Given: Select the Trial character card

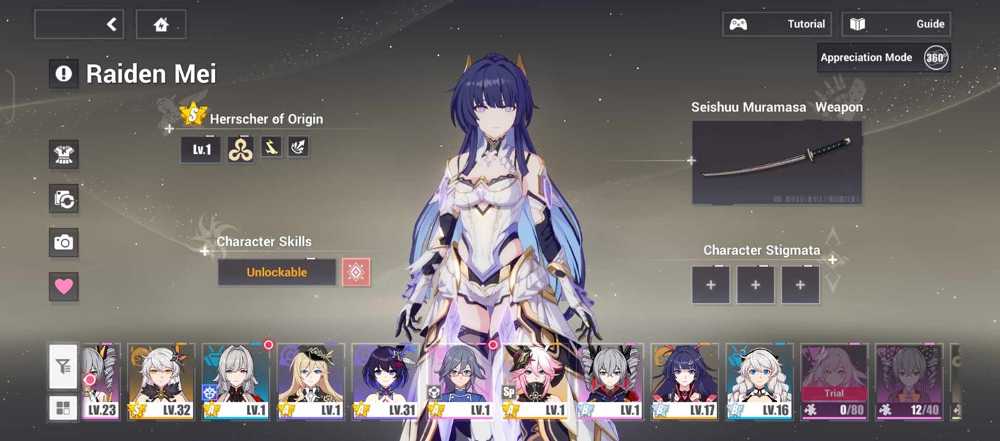Looking at the screenshot, I should pos(834,381).
